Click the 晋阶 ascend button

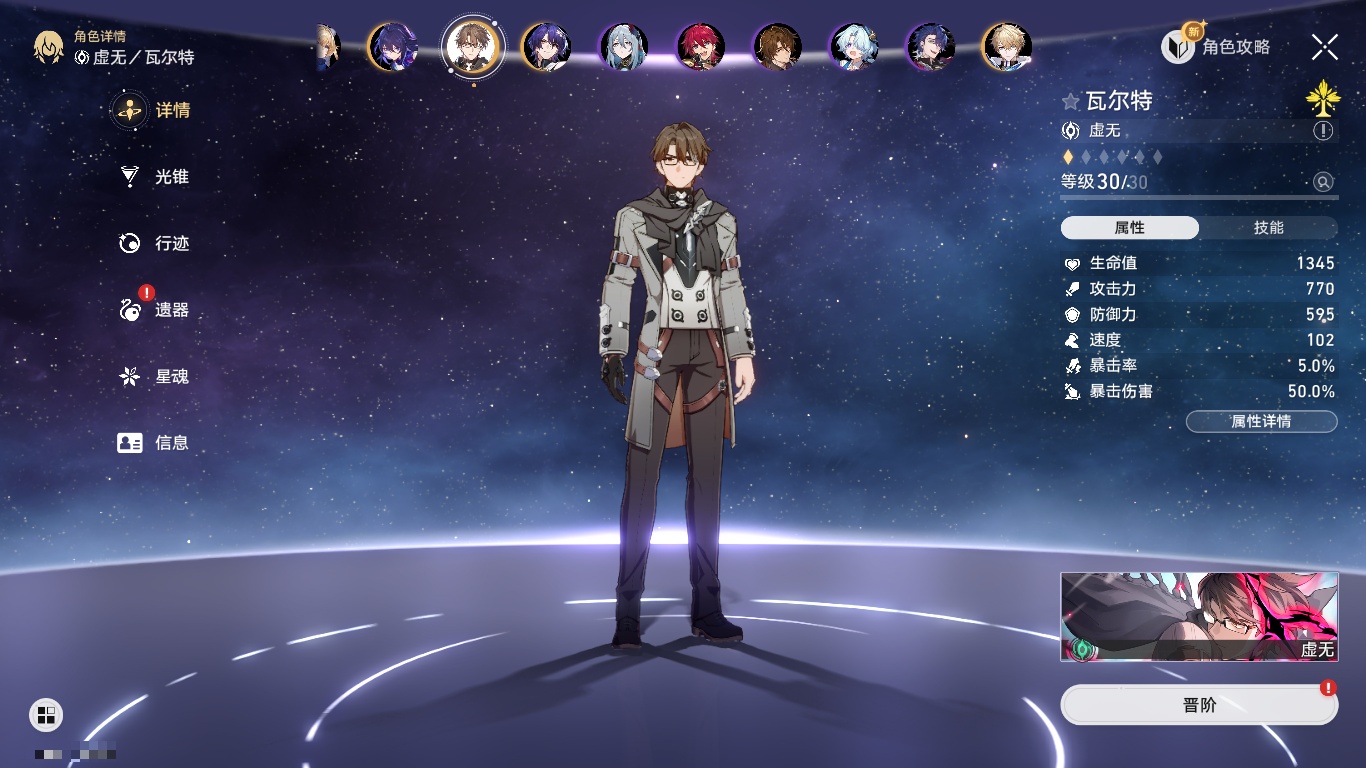(x=1199, y=705)
